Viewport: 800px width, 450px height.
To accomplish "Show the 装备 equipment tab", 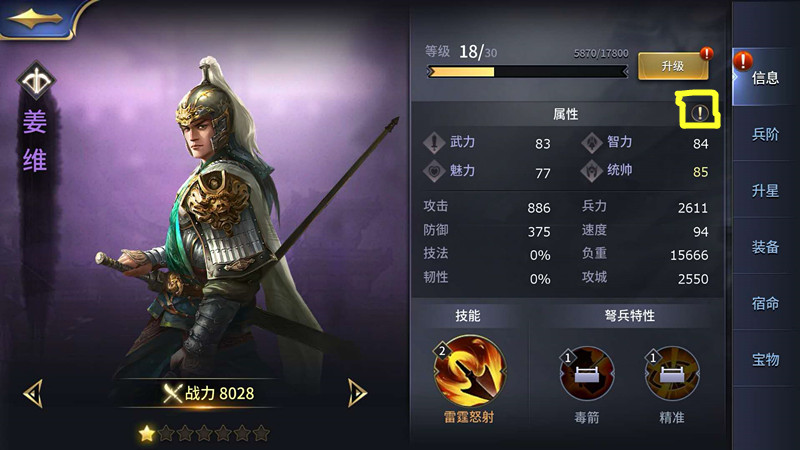I will 765,247.
